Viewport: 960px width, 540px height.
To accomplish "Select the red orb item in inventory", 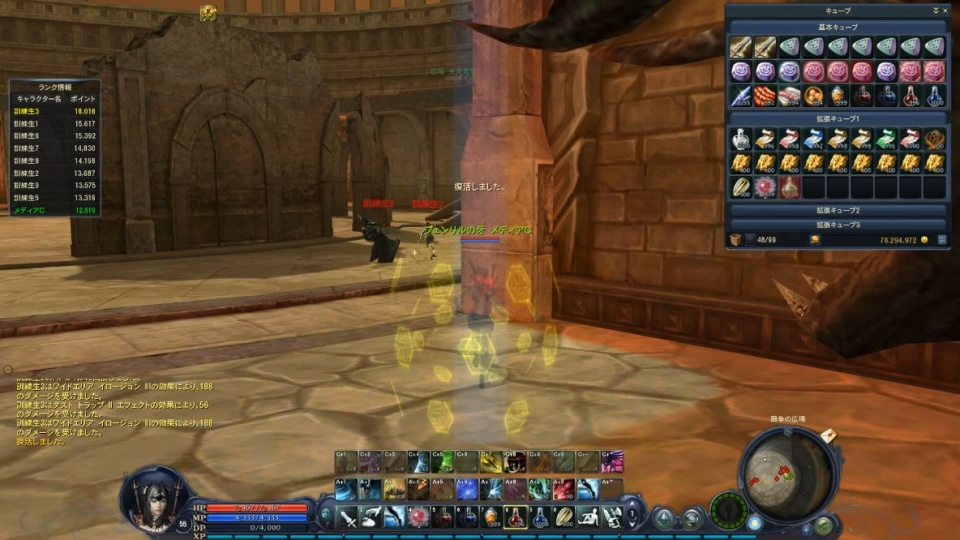I will point(765,187).
